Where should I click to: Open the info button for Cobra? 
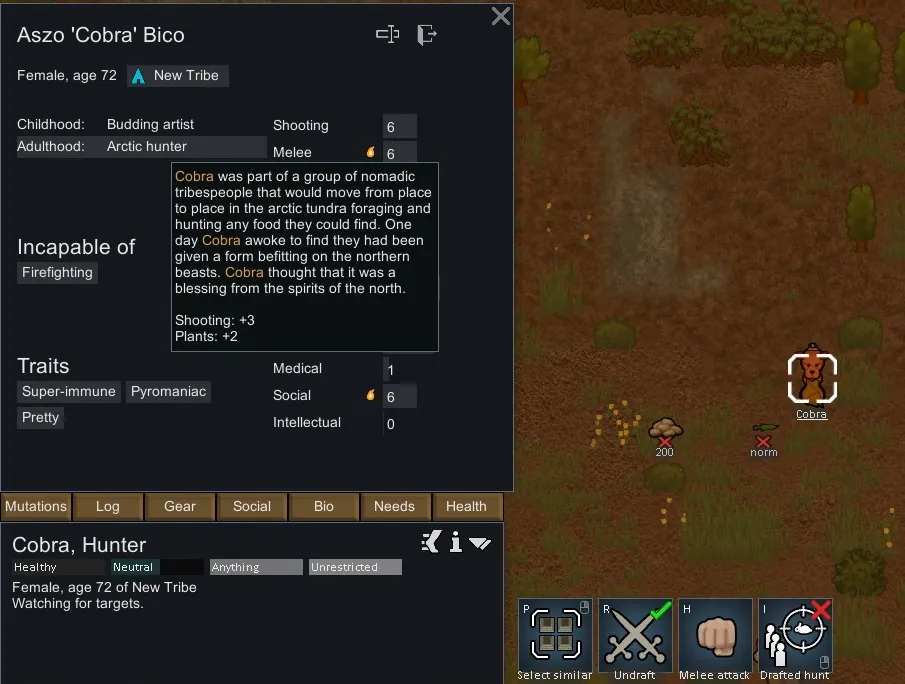(x=456, y=543)
